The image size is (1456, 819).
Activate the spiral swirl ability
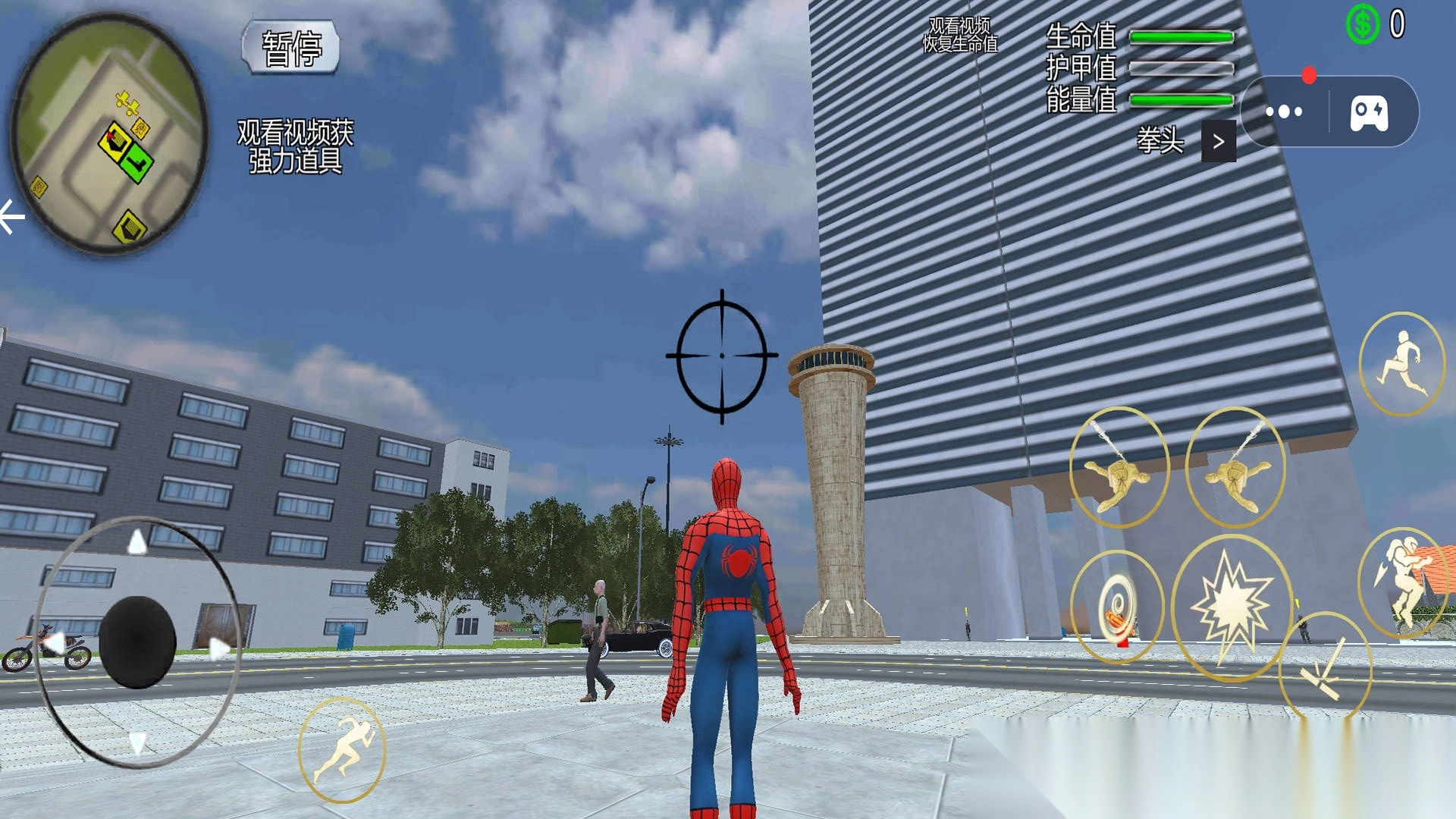tap(1116, 607)
